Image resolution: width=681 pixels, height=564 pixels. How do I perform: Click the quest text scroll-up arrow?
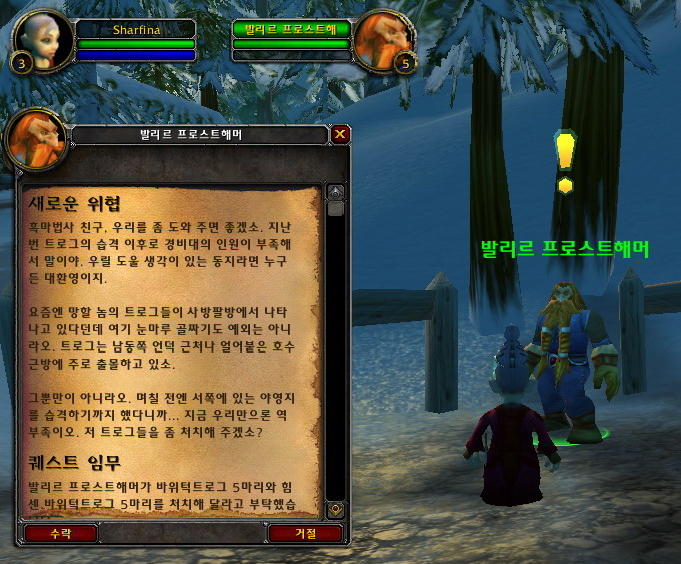point(336,191)
